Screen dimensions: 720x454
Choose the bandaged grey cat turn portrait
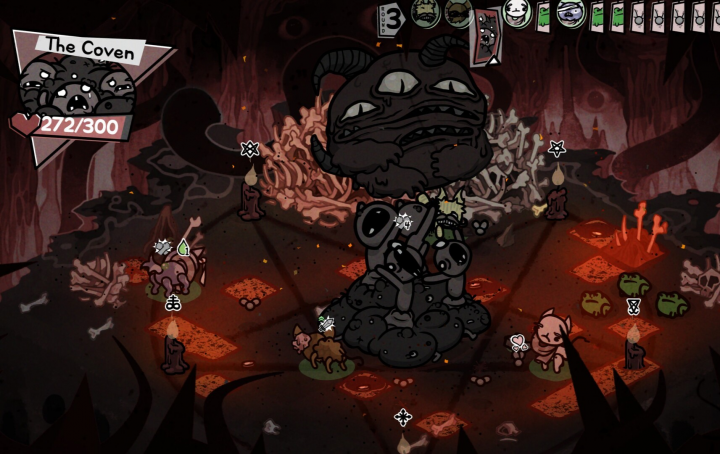click(x=571, y=14)
